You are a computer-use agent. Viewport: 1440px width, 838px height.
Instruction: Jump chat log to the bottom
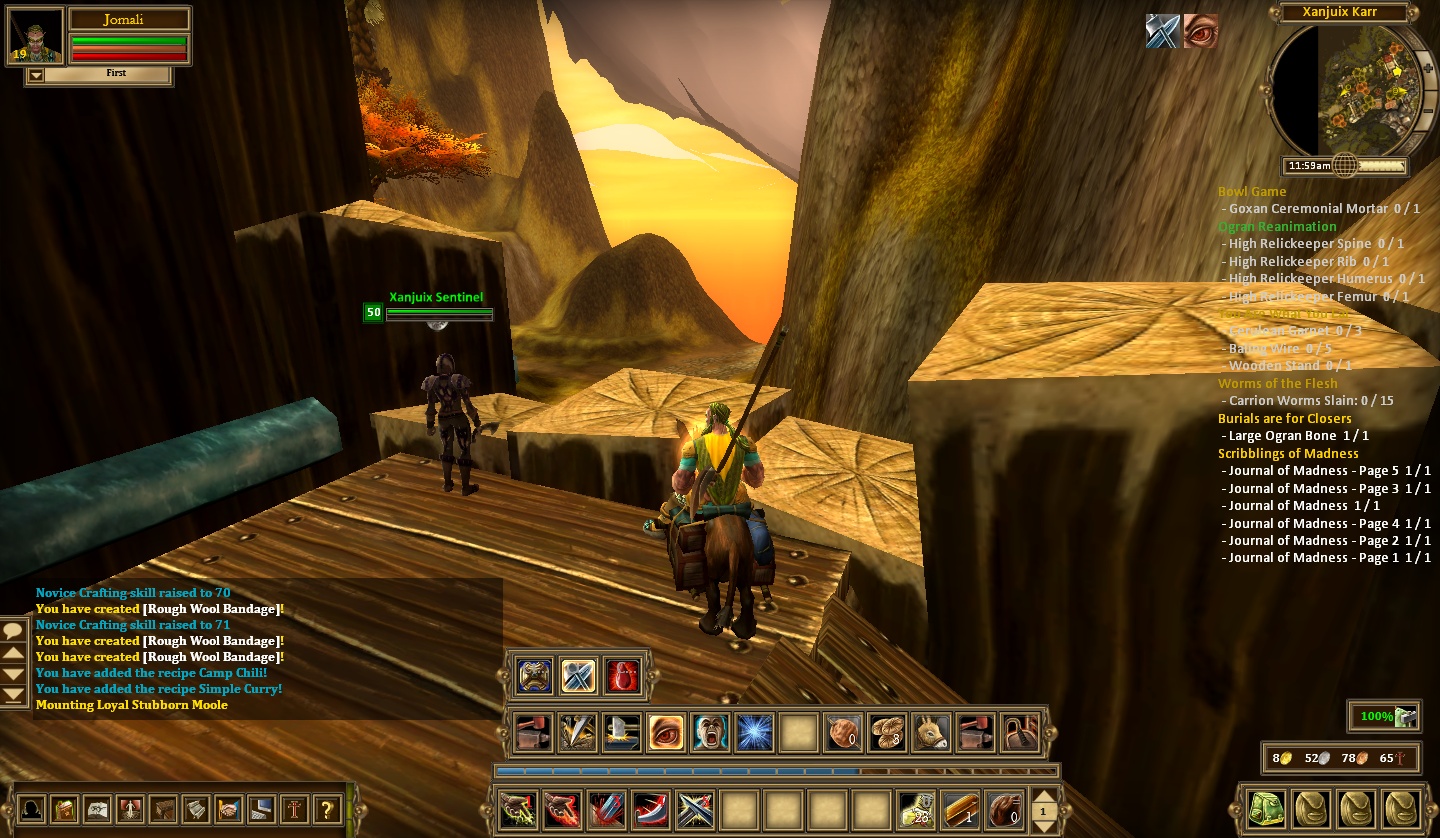tap(14, 694)
